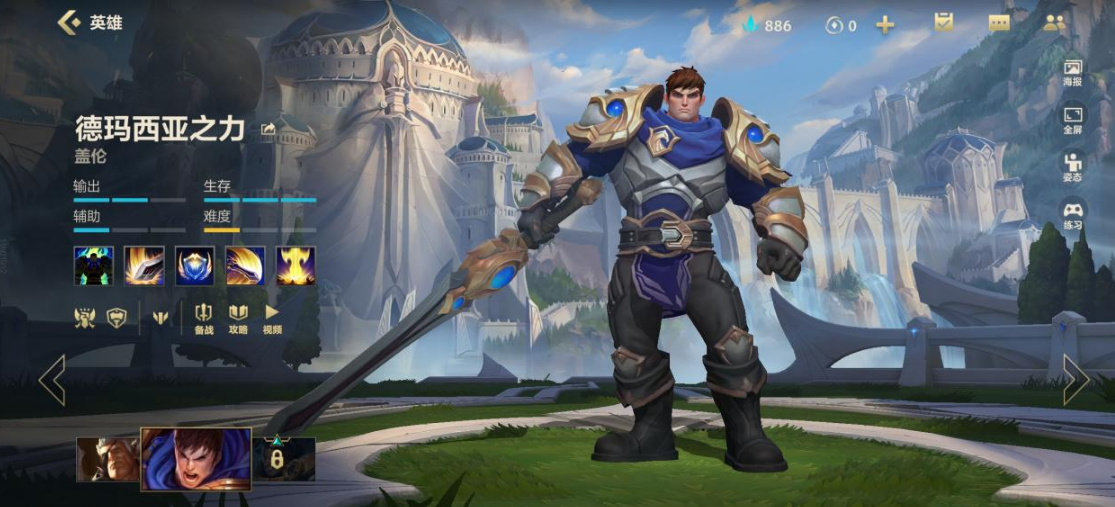
Task: Play the 视频 hero video
Action: tap(272, 319)
